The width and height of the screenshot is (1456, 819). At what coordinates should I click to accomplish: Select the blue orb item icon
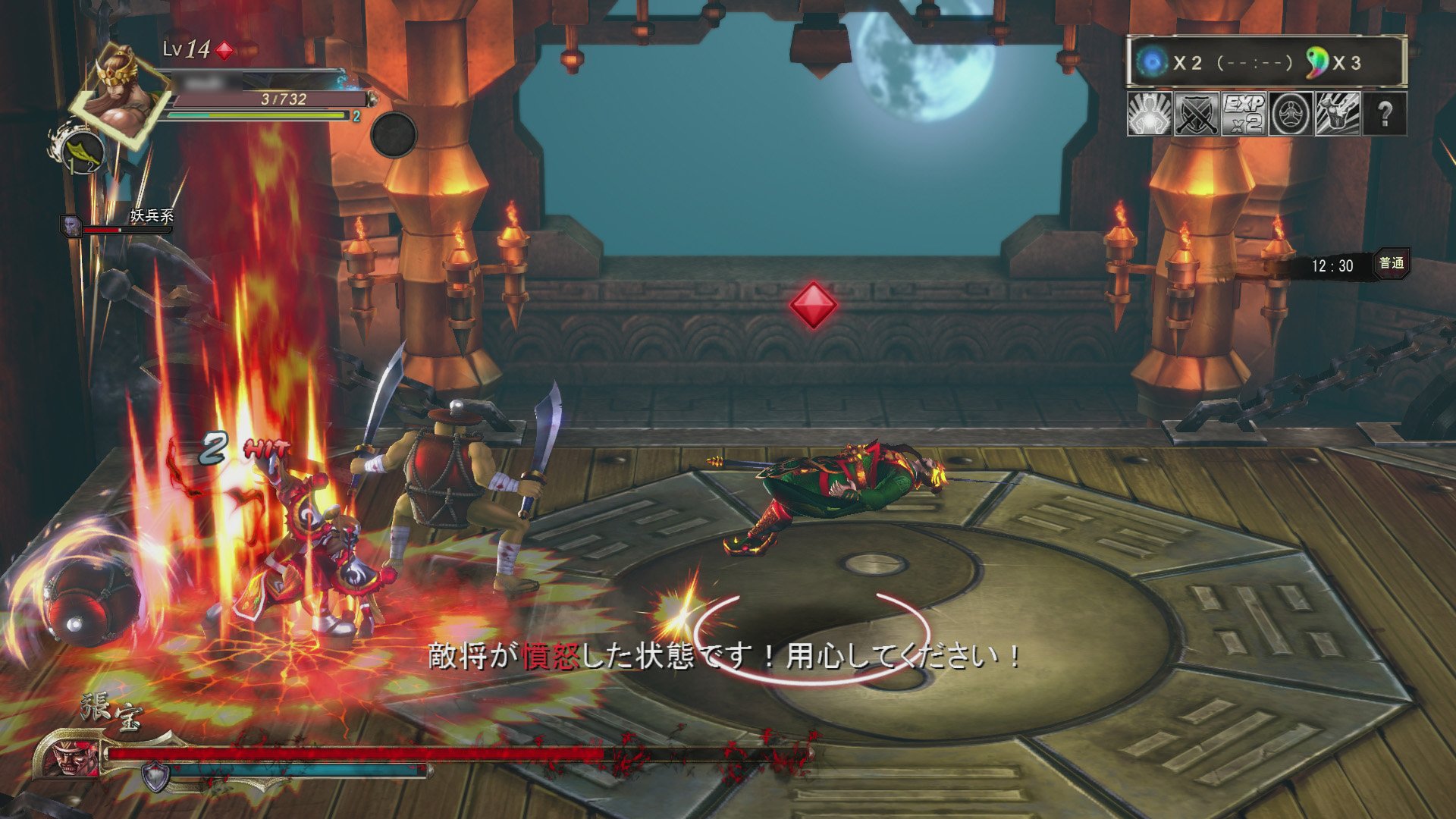(1153, 62)
